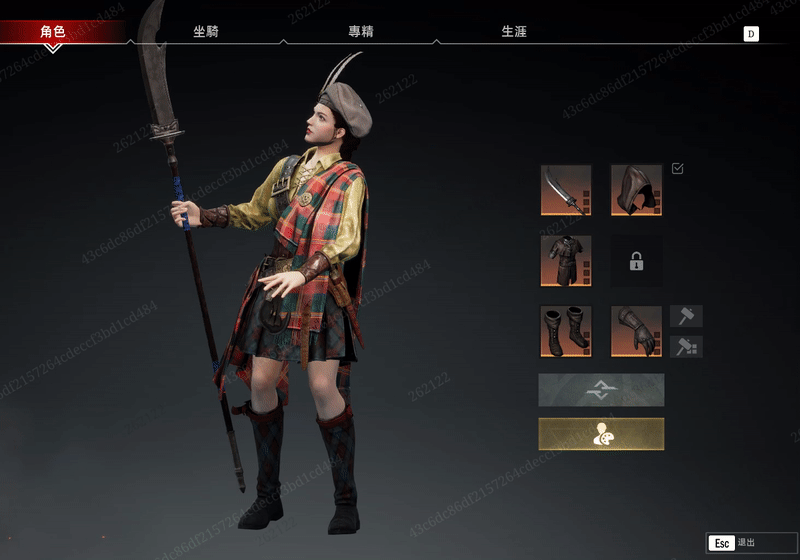Select the dark body armor slot
Image resolution: width=800 pixels, height=560 pixels.
566,261
